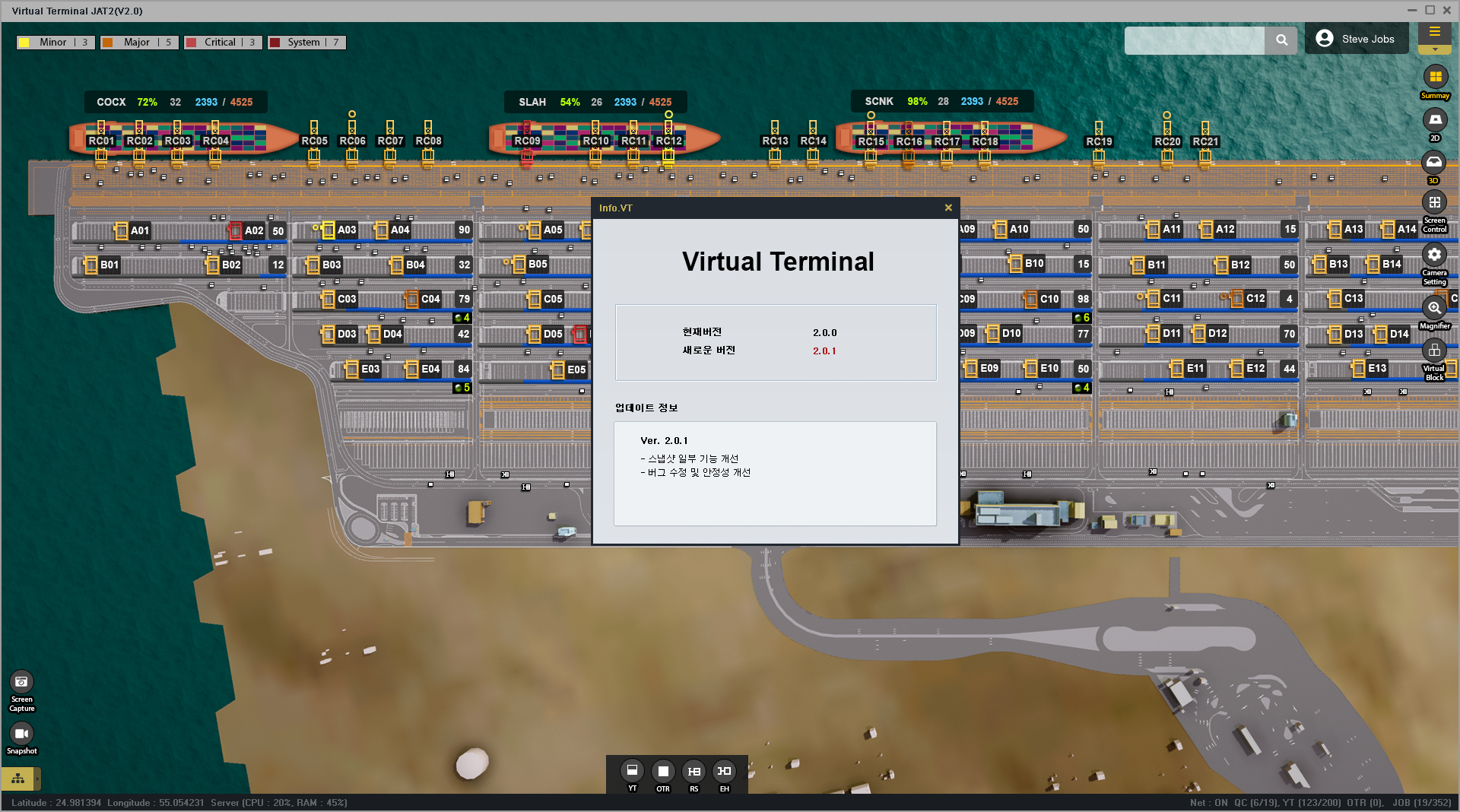
Task: Open the Steve Jobs user profile
Action: tap(1356, 39)
